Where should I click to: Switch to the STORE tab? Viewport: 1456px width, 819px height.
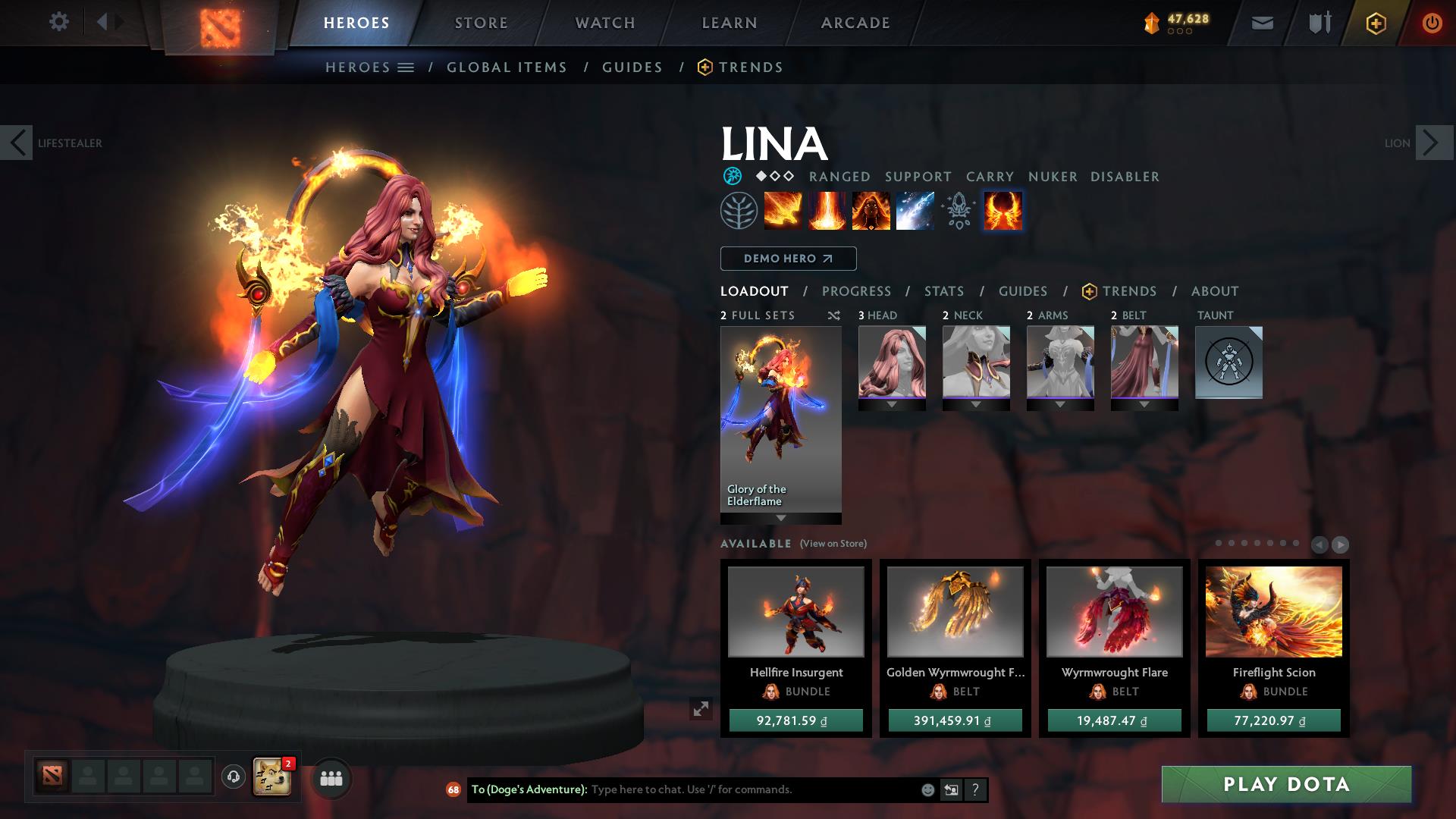(481, 23)
